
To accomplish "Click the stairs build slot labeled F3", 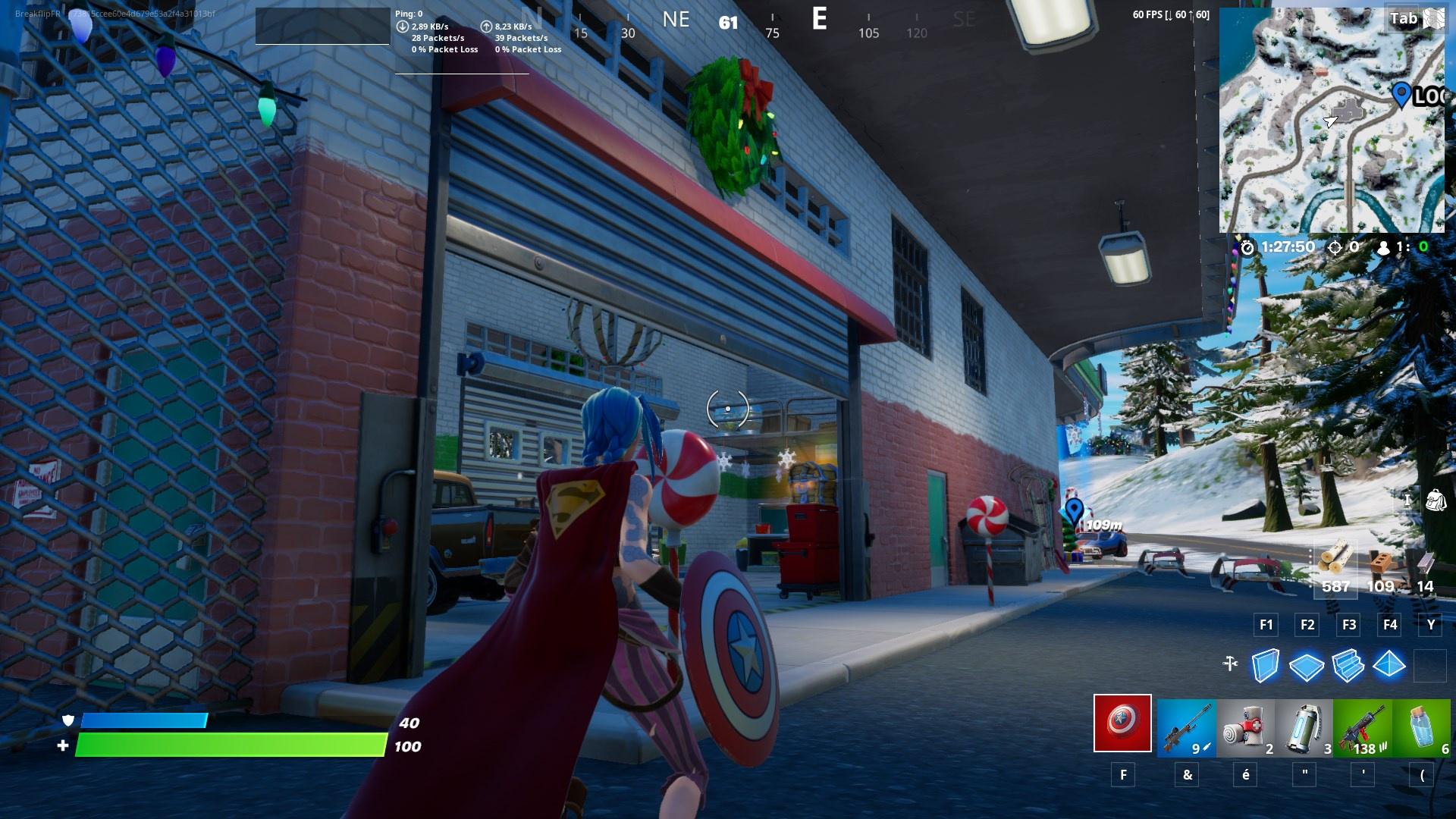I will tap(1349, 625).
